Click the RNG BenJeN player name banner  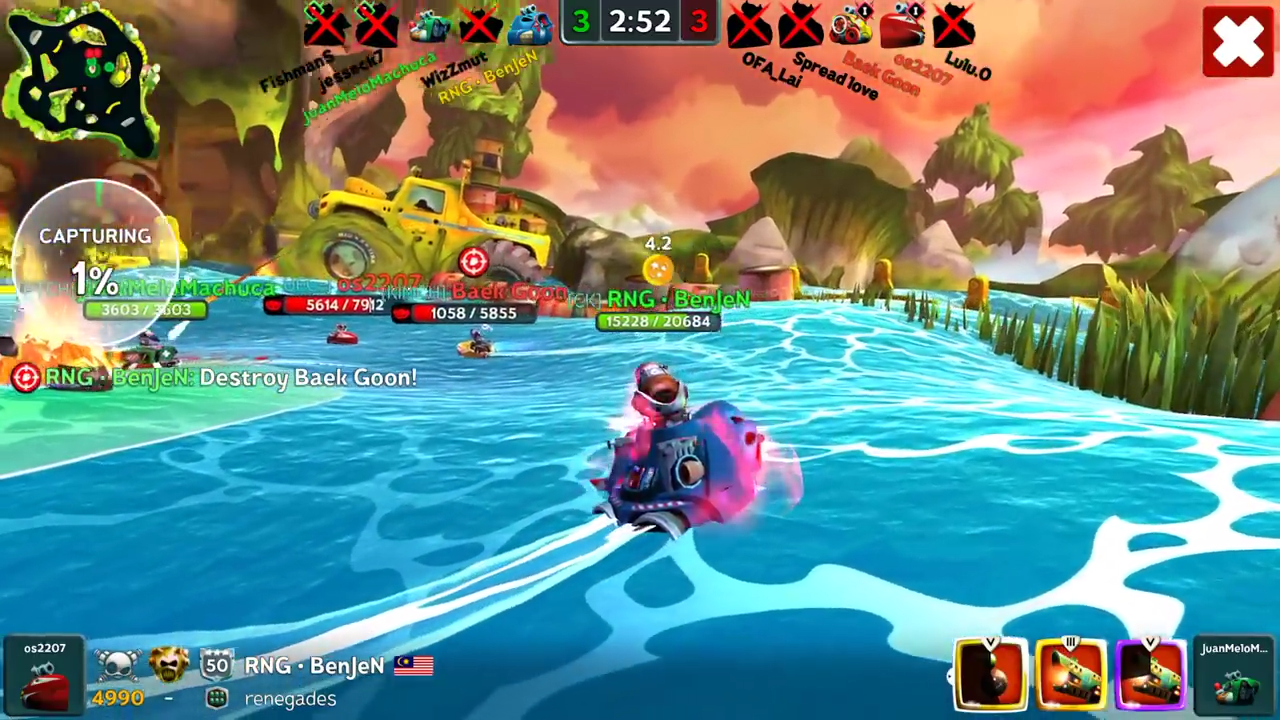point(315,666)
